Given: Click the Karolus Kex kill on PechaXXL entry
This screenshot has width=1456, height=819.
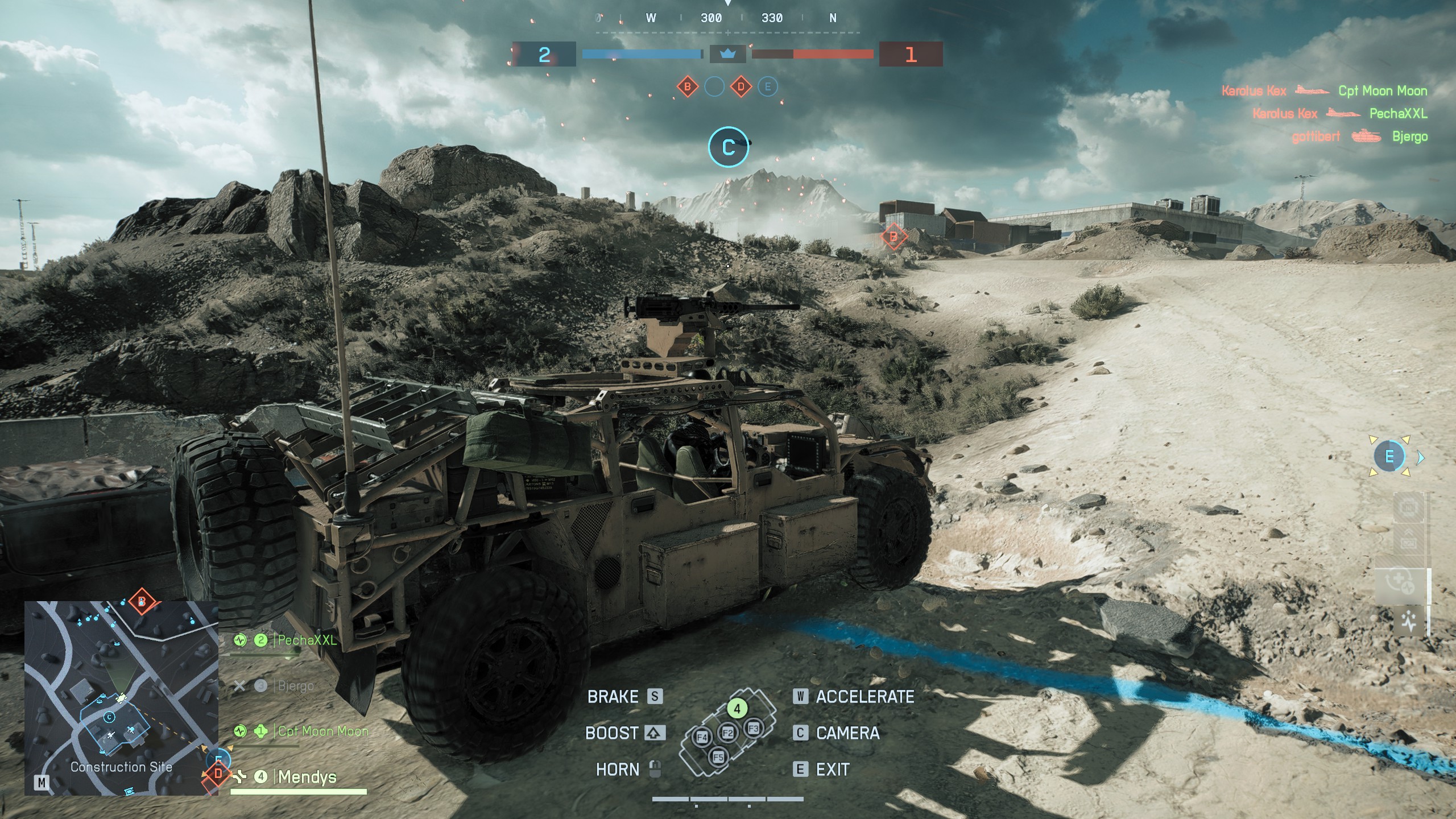Looking at the screenshot, I should click(1340, 114).
